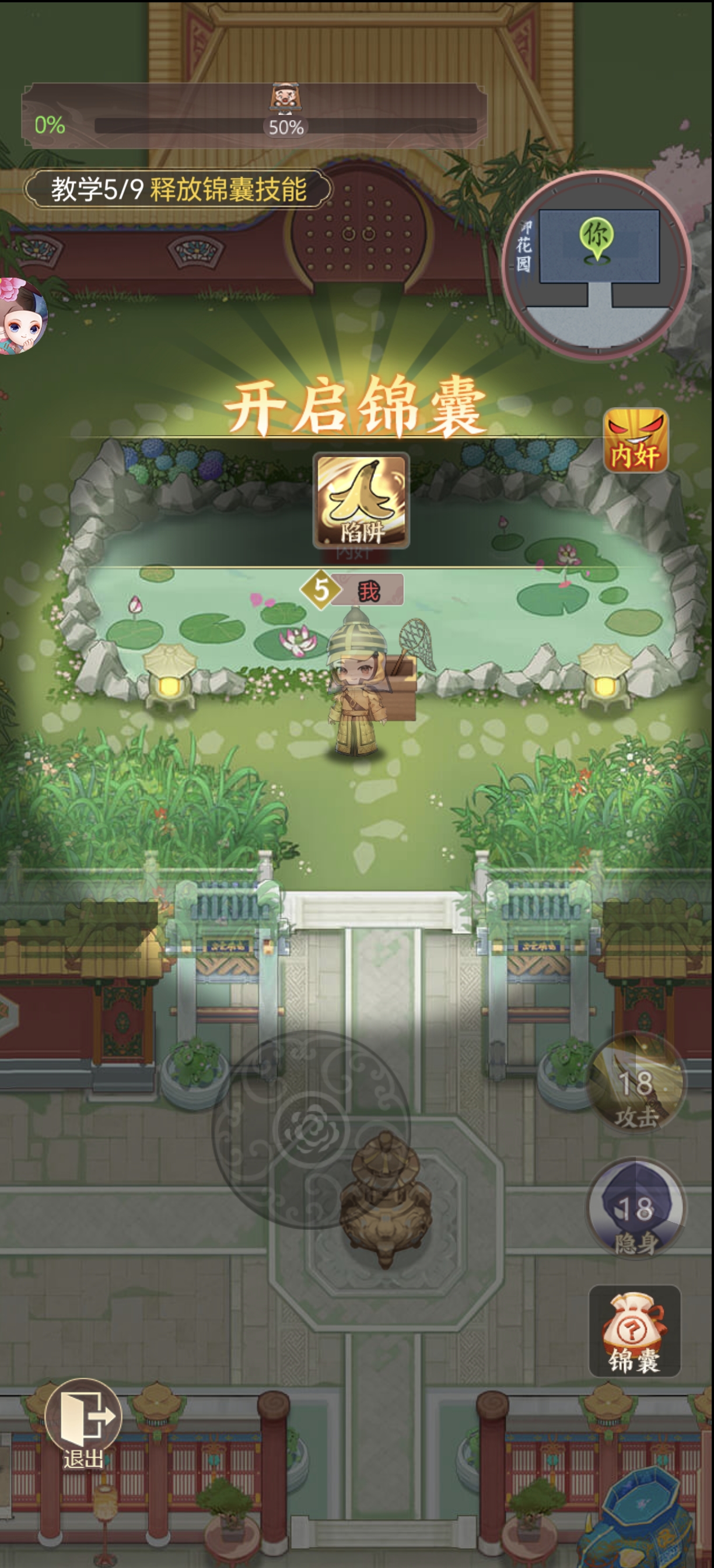Open the 教学5/9 tutorial objective tracker
714x1568 pixels.
pos(178,188)
